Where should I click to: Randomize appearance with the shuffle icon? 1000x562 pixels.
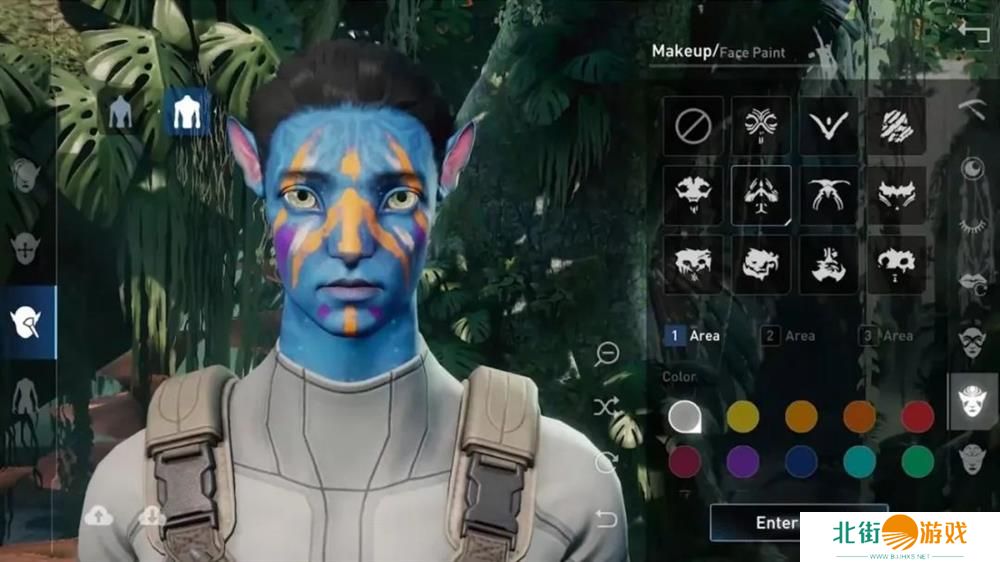click(x=606, y=407)
